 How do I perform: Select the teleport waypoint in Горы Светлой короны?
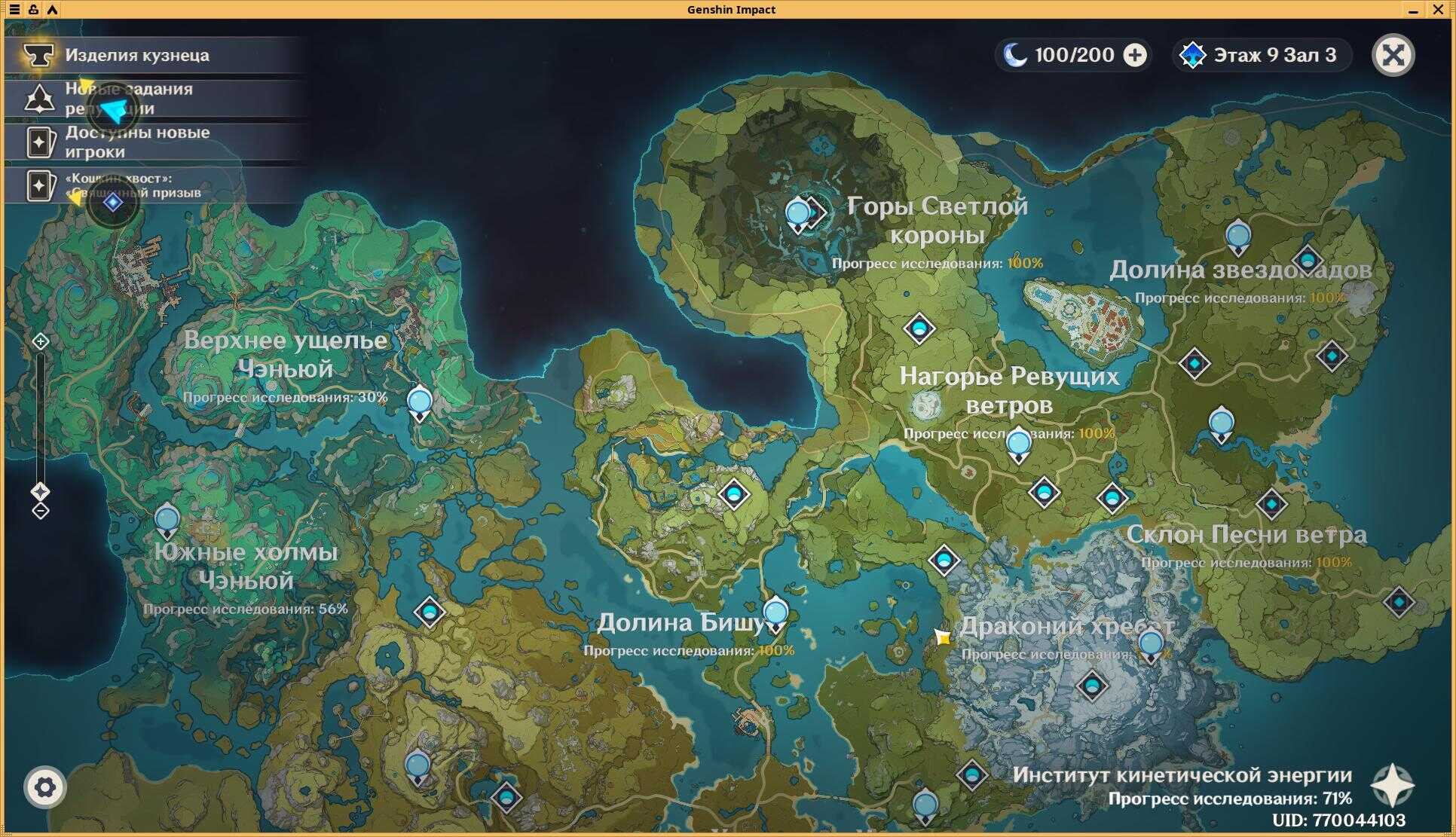click(x=798, y=214)
